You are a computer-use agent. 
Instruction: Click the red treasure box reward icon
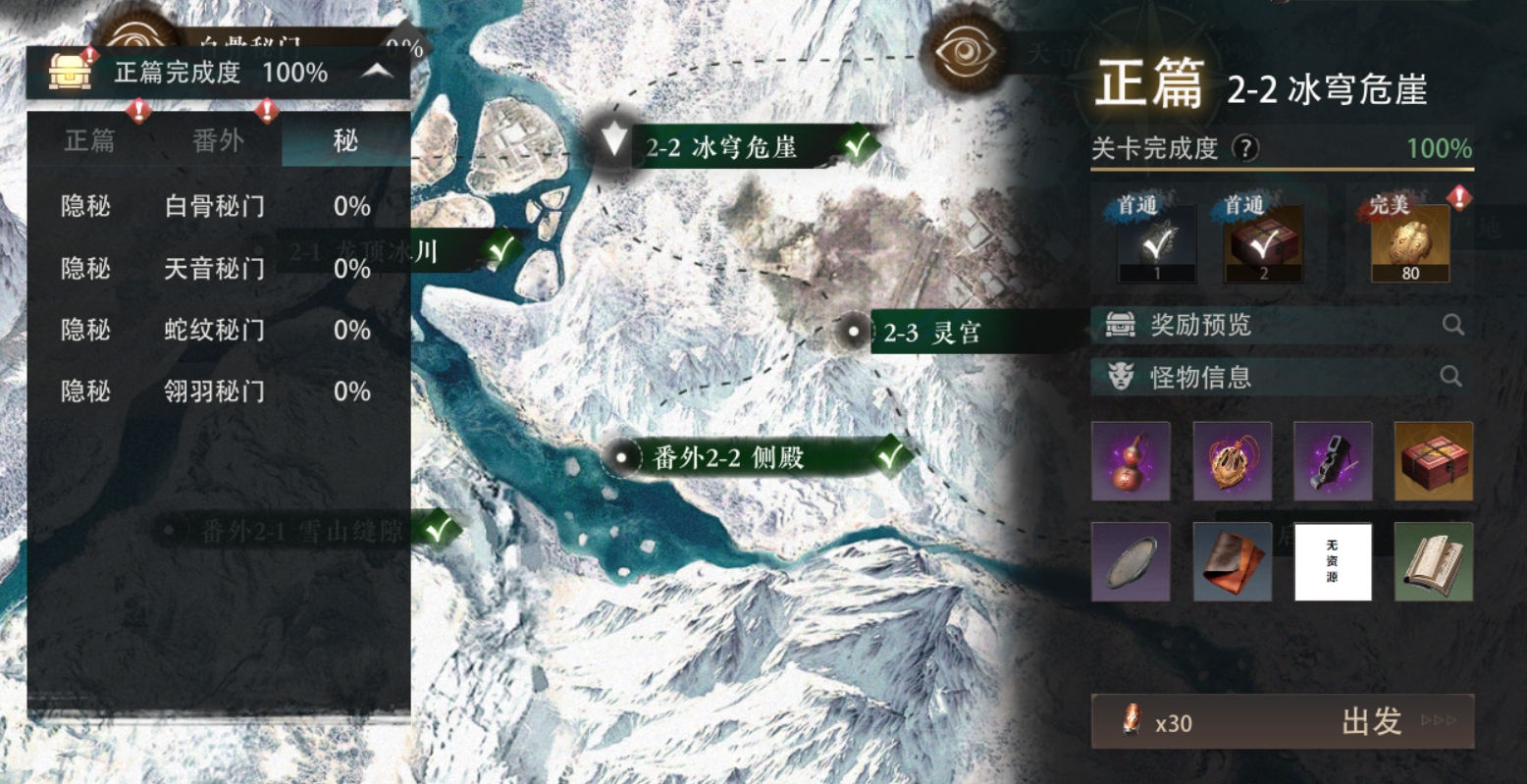pos(1433,461)
